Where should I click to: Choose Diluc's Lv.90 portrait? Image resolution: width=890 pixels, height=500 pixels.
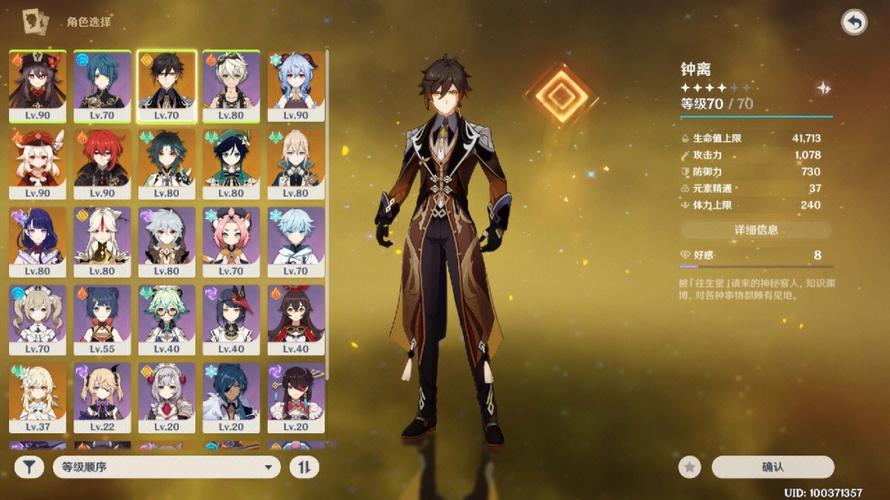pyautogui.click(x=102, y=163)
